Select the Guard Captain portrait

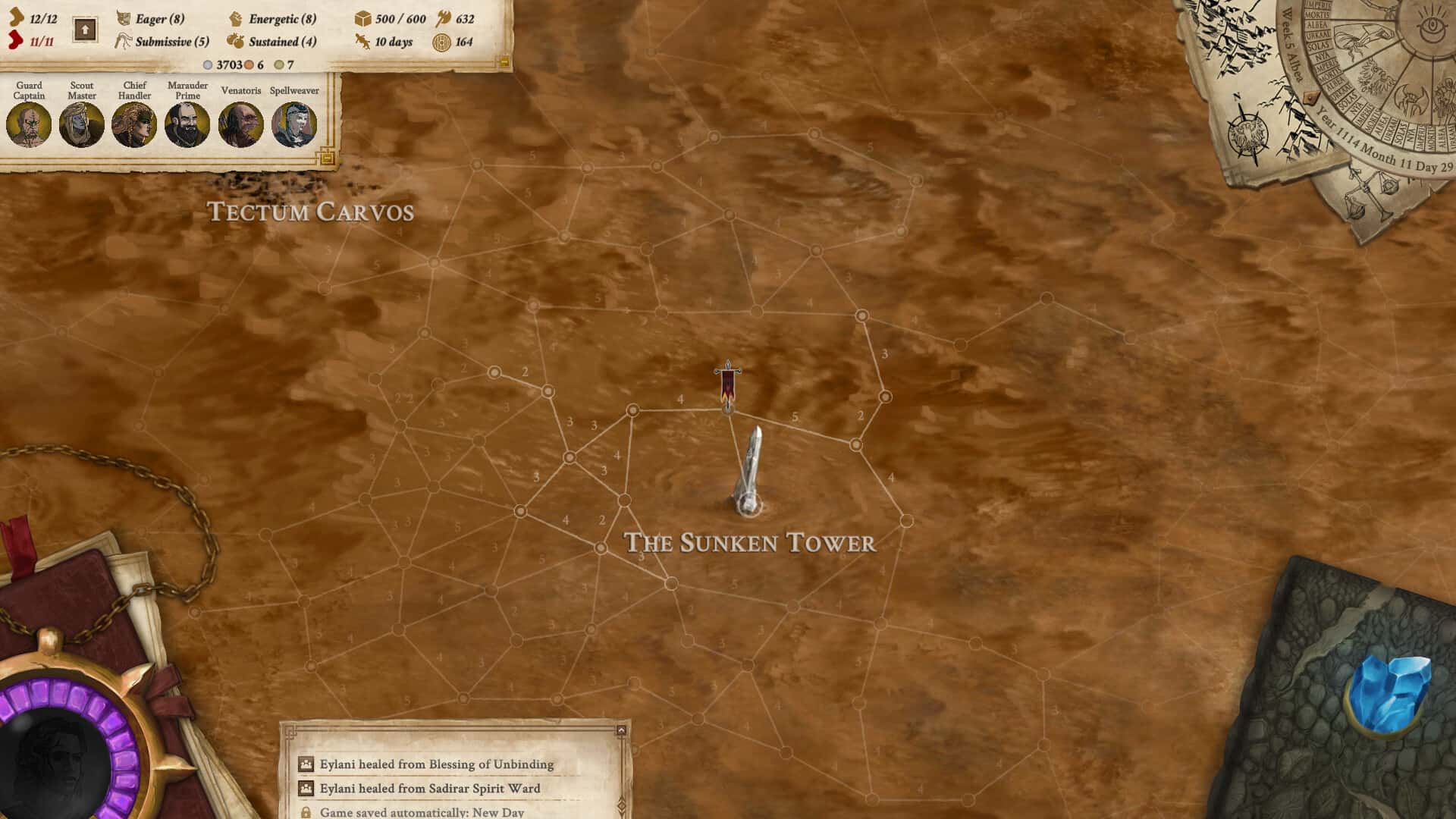pyautogui.click(x=30, y=124)
